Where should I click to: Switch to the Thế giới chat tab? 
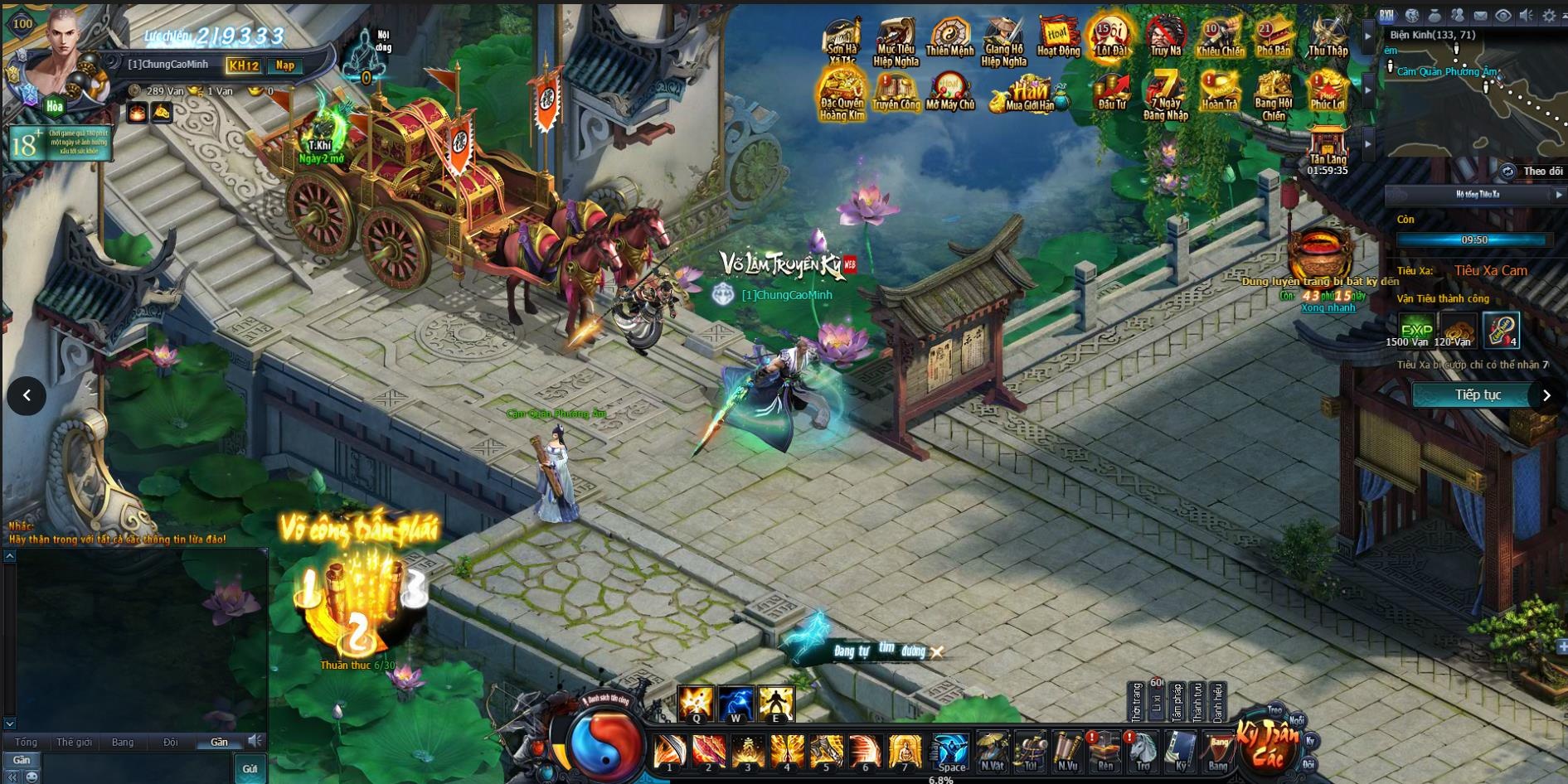click(x=74, y=742)
